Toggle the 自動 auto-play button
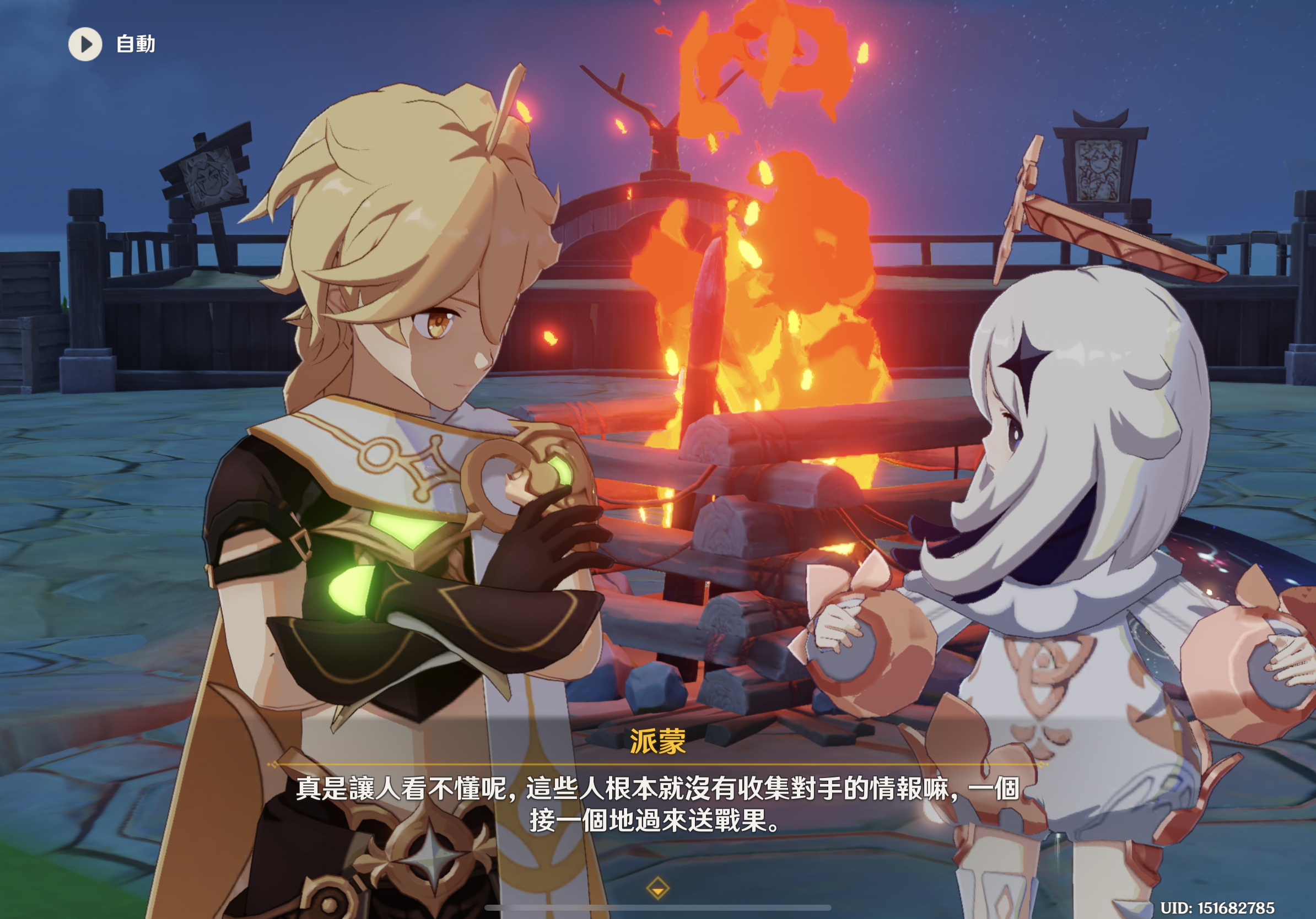This screenshot has height=919, width=1316. pos(85,44)
